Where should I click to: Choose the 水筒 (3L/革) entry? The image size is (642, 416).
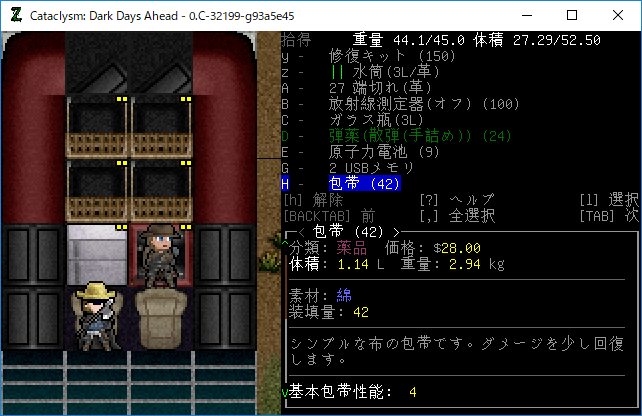pyautogui.click(x=384, y=72)
